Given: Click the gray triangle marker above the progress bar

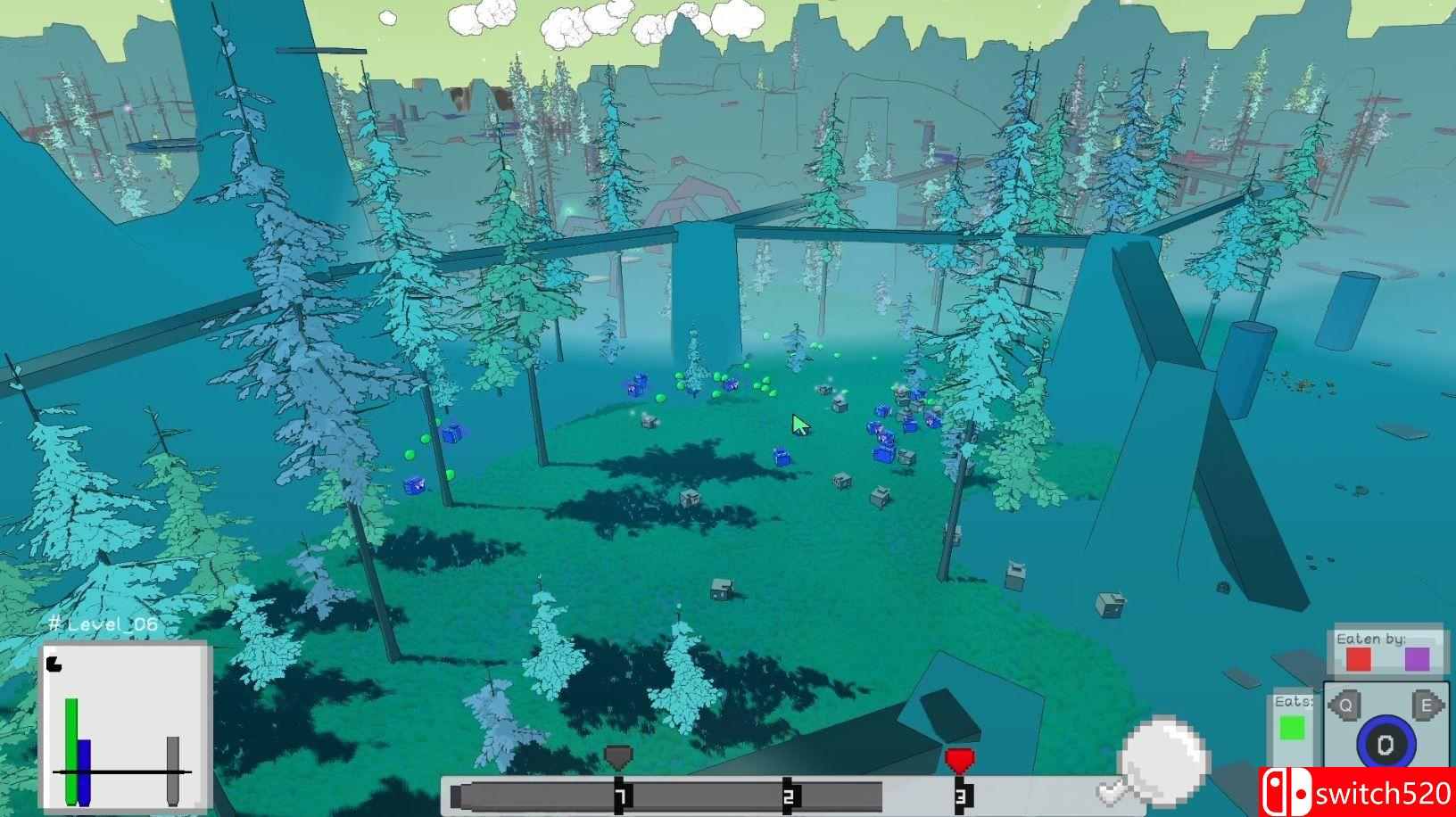Looking at the screenshot, I should (x=617, y=755).
